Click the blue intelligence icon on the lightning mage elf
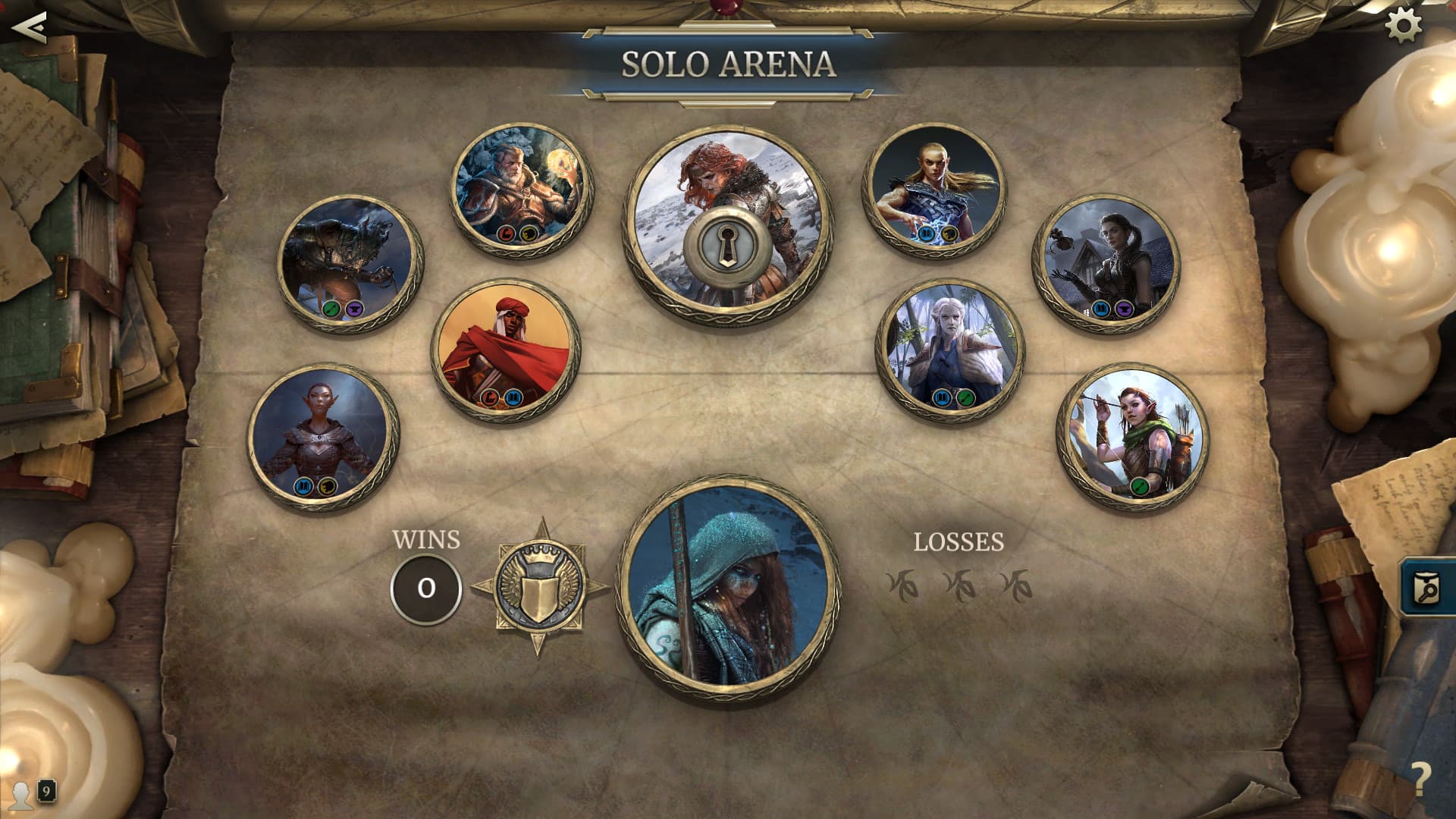Screen dimensions: 1456x819 tap(926, 234)
